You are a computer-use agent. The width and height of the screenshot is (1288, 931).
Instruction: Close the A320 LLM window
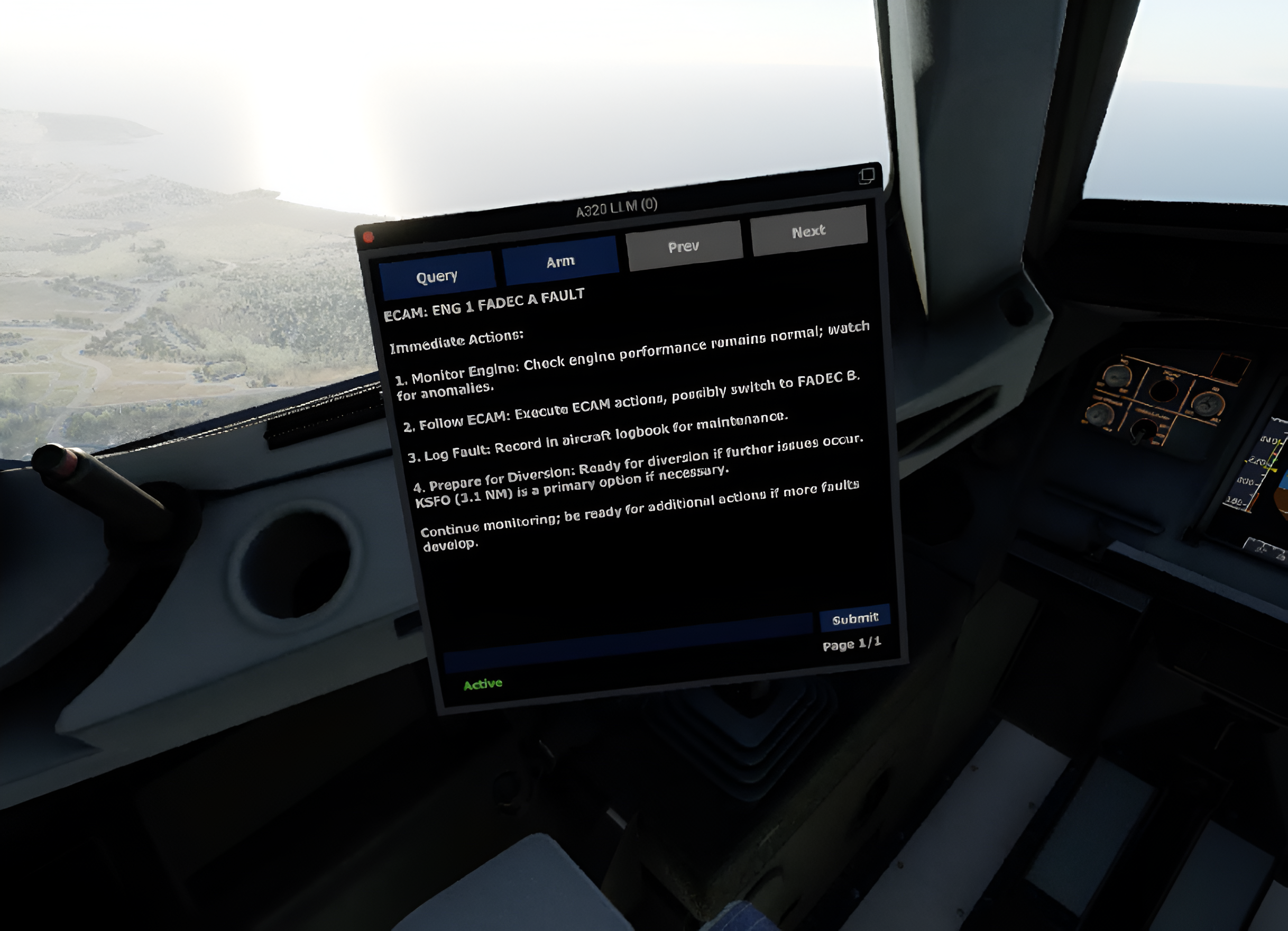[368, 237]
